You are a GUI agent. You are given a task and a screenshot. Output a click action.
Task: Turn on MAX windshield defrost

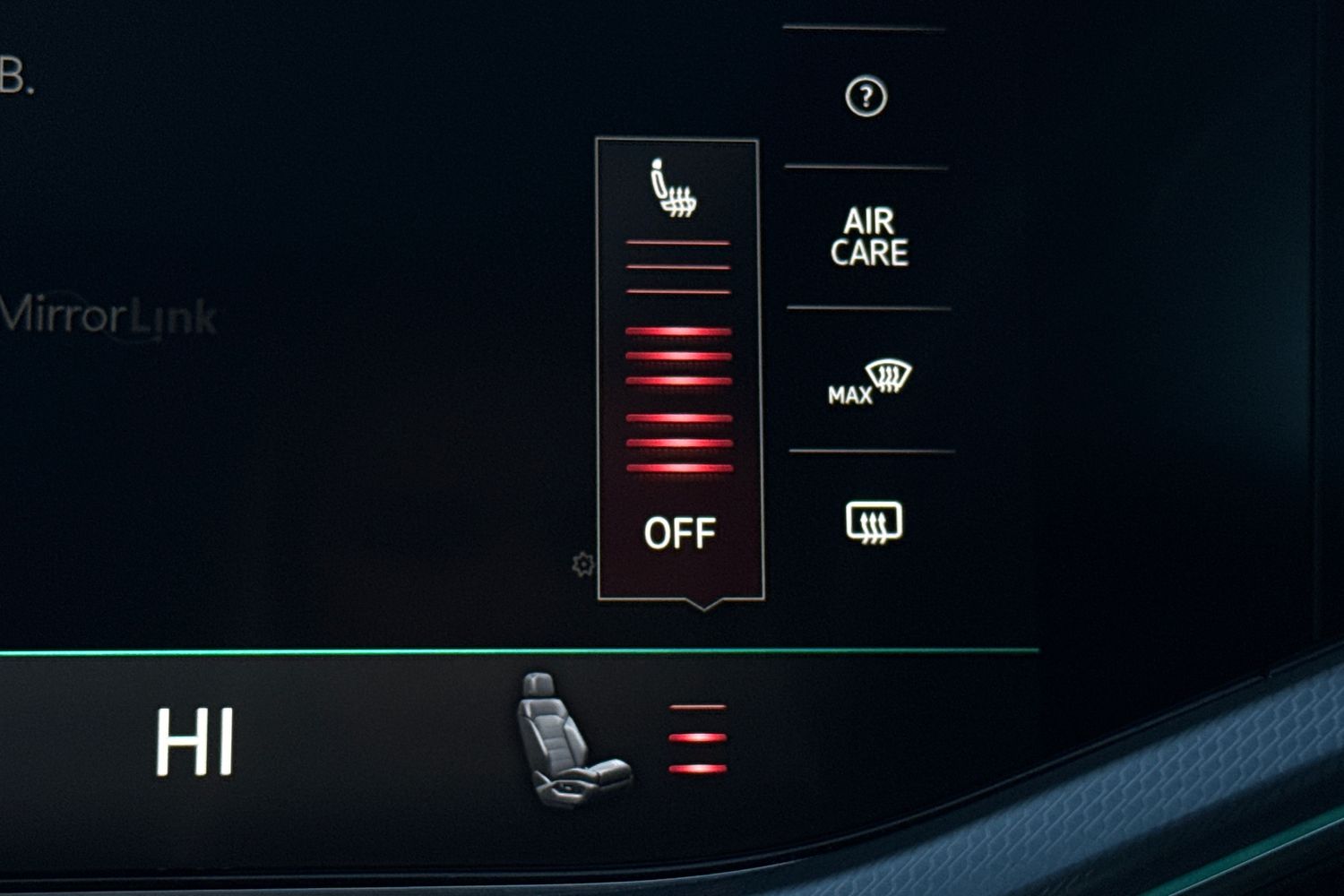coord(870,382)
